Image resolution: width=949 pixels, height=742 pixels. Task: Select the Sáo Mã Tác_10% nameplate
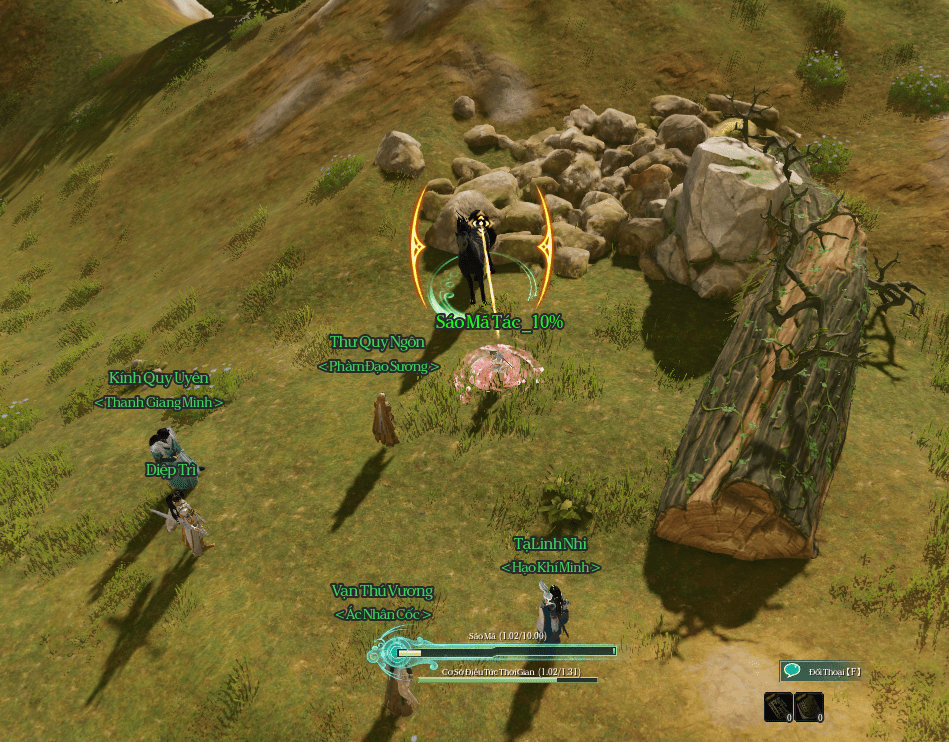click(x=499, y=322)
